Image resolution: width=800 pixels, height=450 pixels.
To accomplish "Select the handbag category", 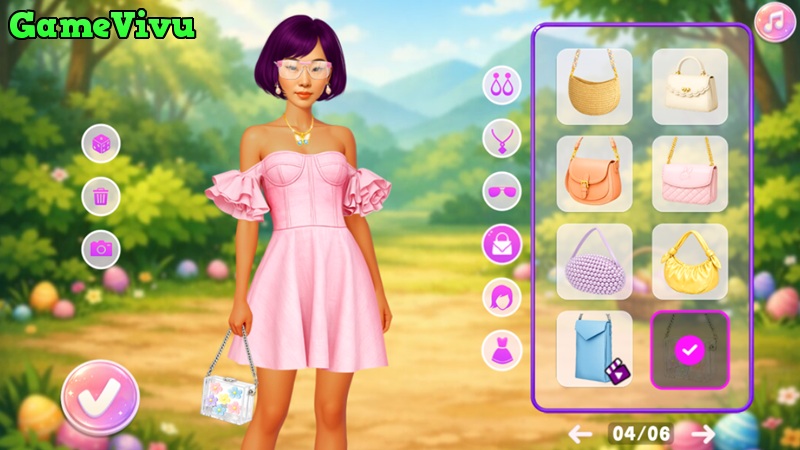I will (x=502, y=243).
